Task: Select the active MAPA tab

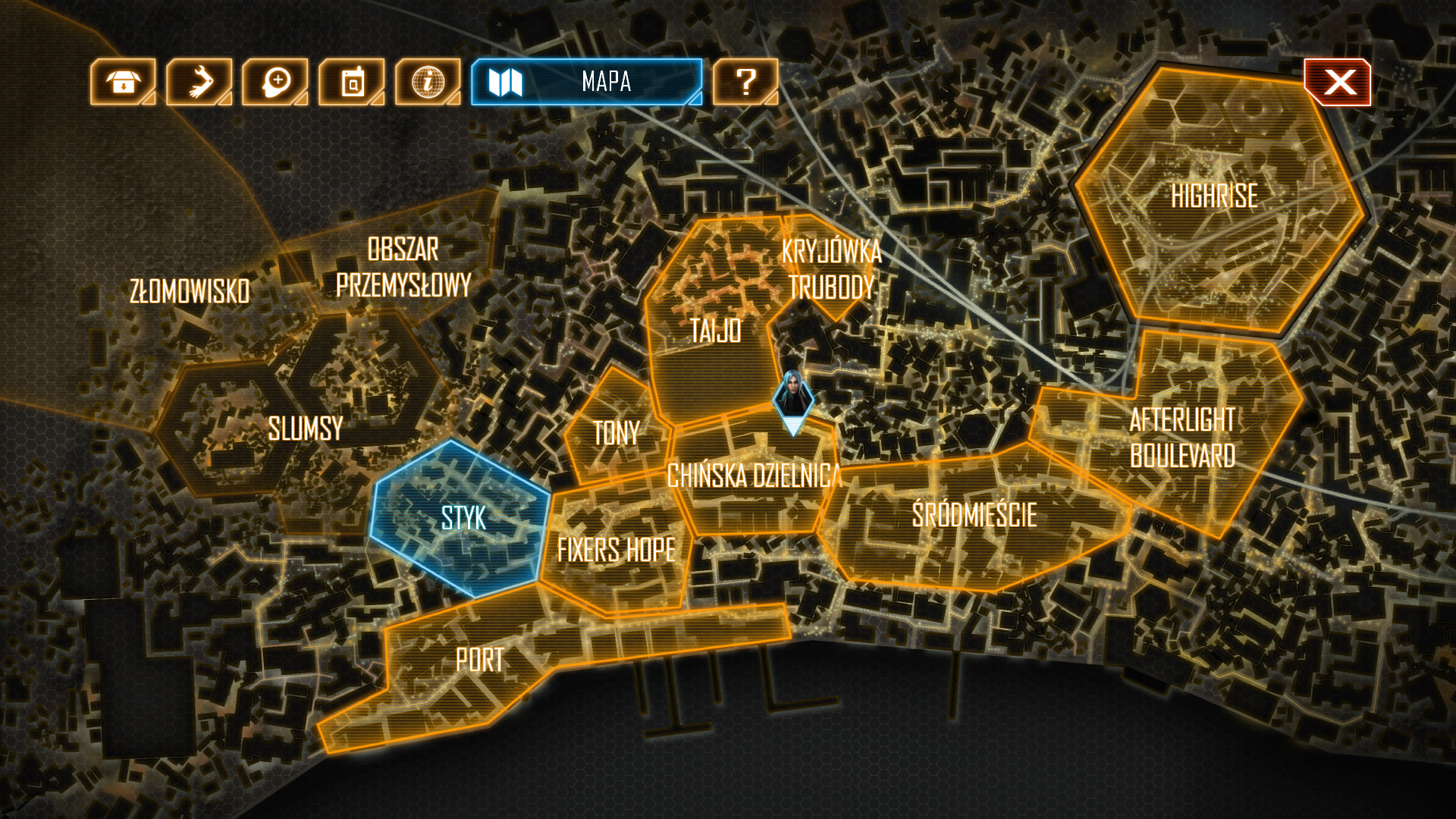Action: [x=586, y=82]
